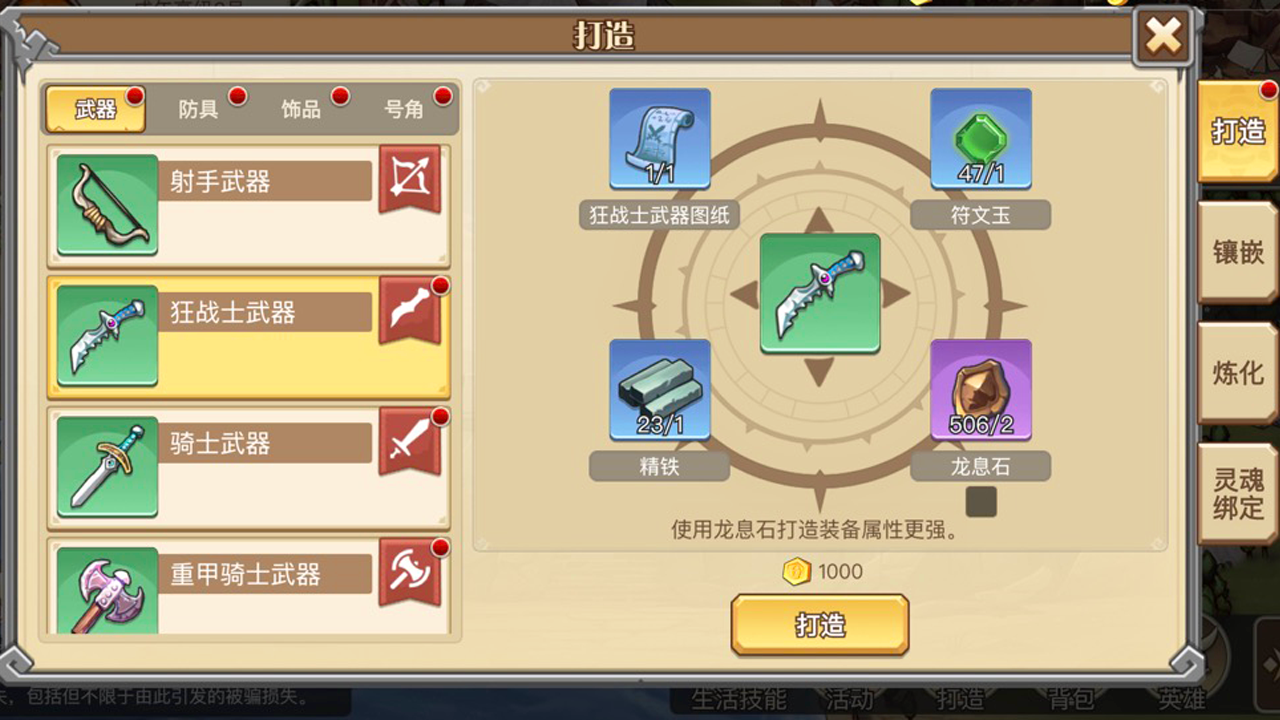Open the 灵魂绑定 soul binding side tab
This screenshot has width=1280, height=720.
coord(1238,494)
